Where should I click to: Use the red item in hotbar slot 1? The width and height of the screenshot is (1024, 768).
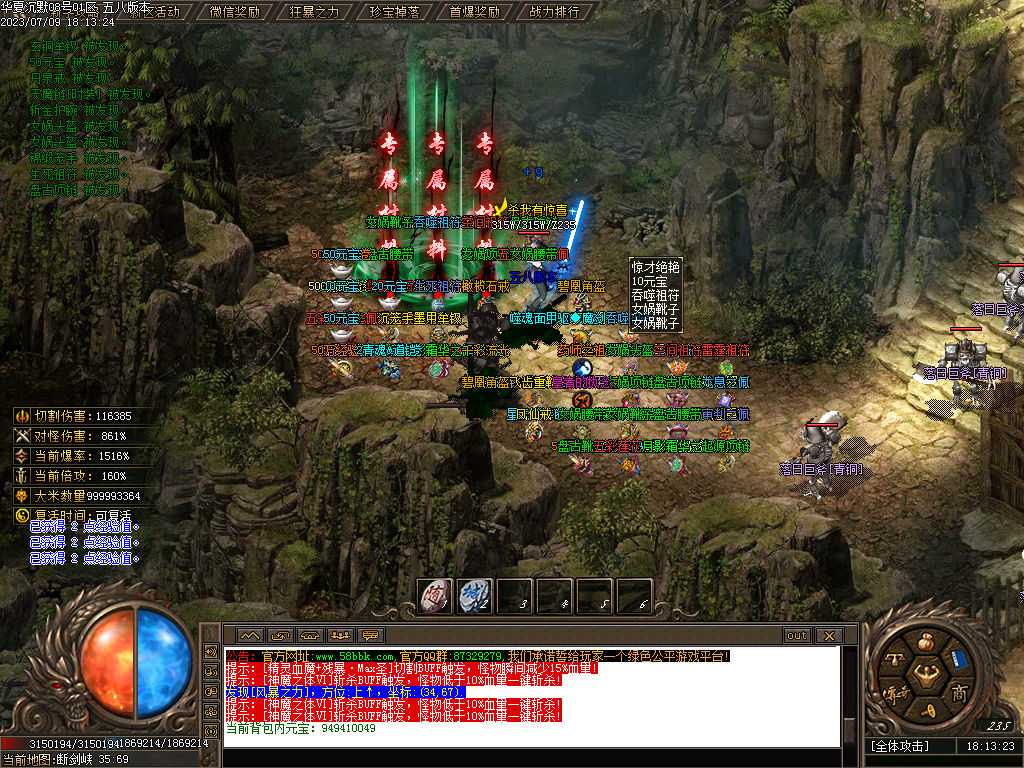[x=435, y=596]
